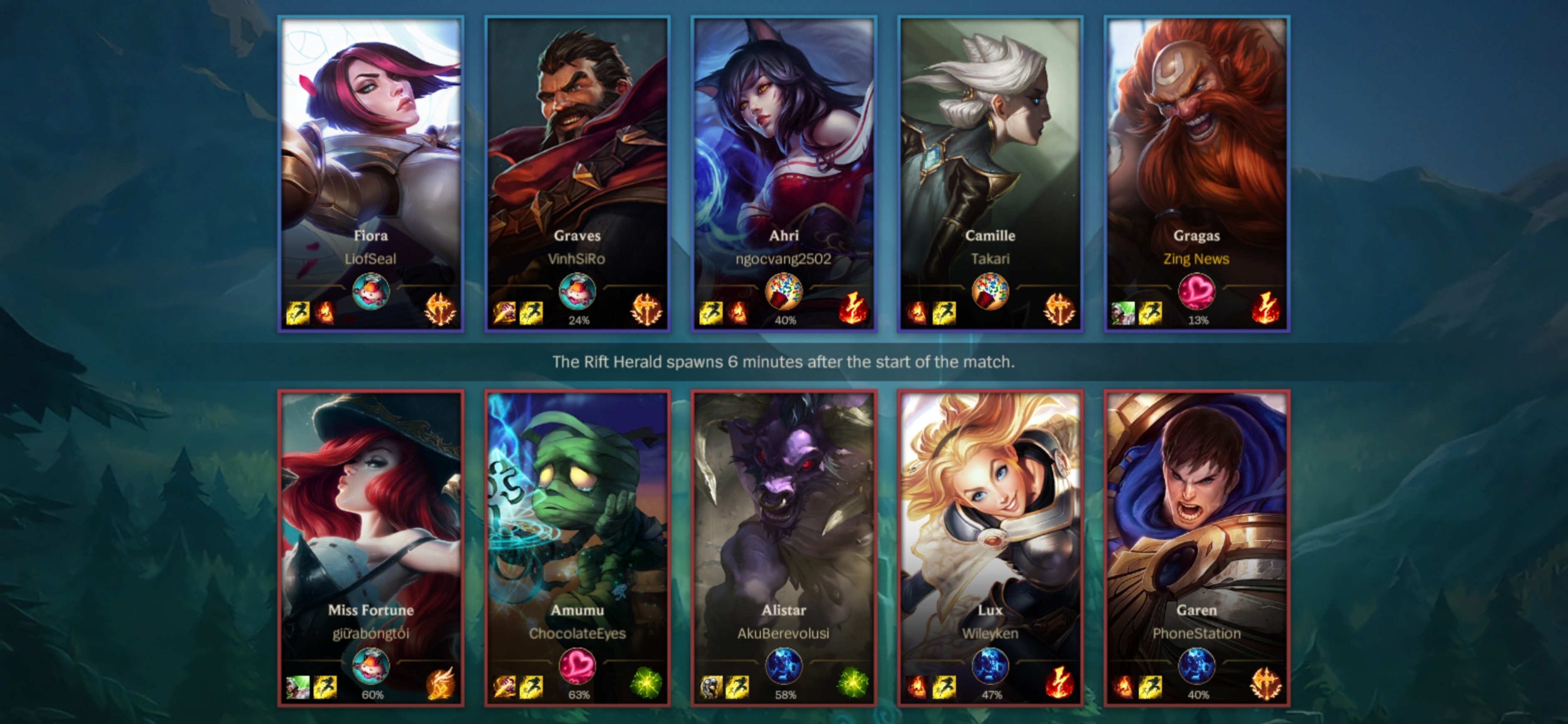Click the blue summoner icon on Alistar's card
This screenshot has width=1568, height=724.
pyautogui.click(x=784, y=666)
